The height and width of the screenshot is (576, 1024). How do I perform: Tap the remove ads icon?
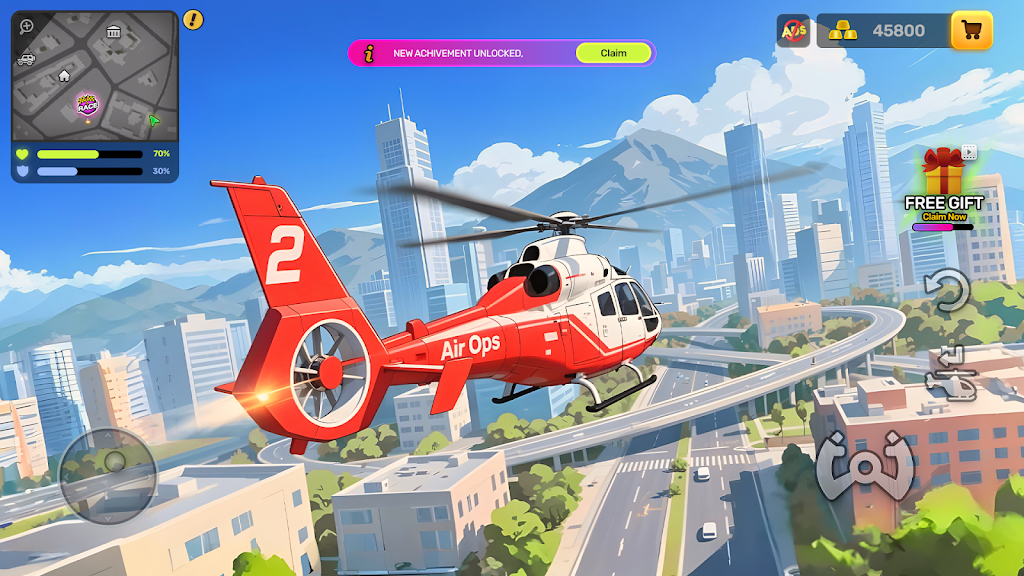point(793,31)
